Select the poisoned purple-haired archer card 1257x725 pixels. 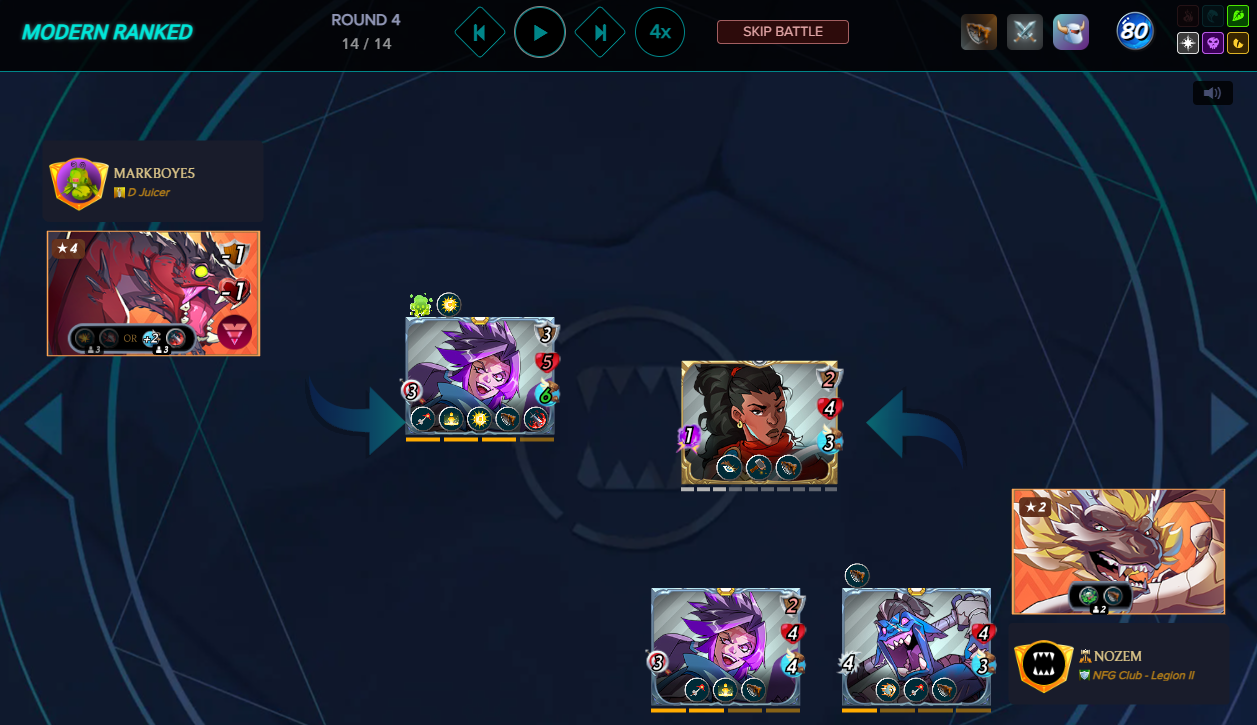pyautogui.click(x=480, y=376)
